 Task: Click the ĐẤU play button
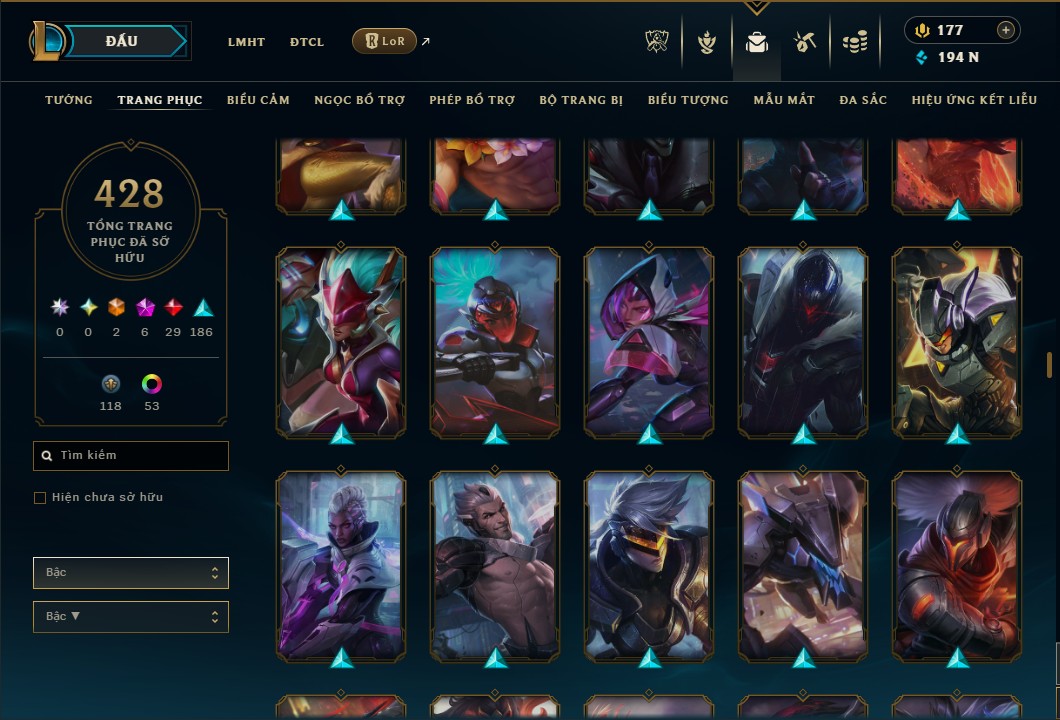click(122, 41)
